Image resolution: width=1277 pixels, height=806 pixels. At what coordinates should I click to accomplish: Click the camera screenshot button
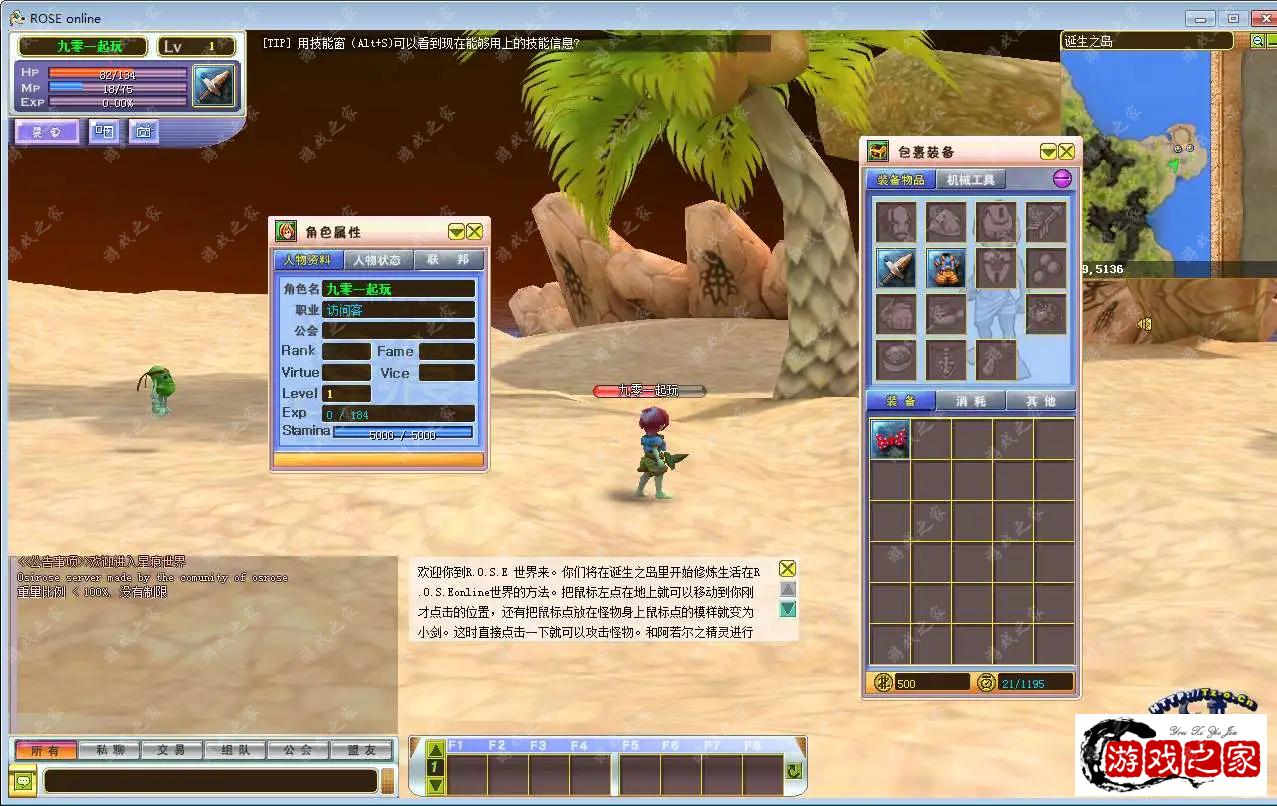tap(143, 131)
